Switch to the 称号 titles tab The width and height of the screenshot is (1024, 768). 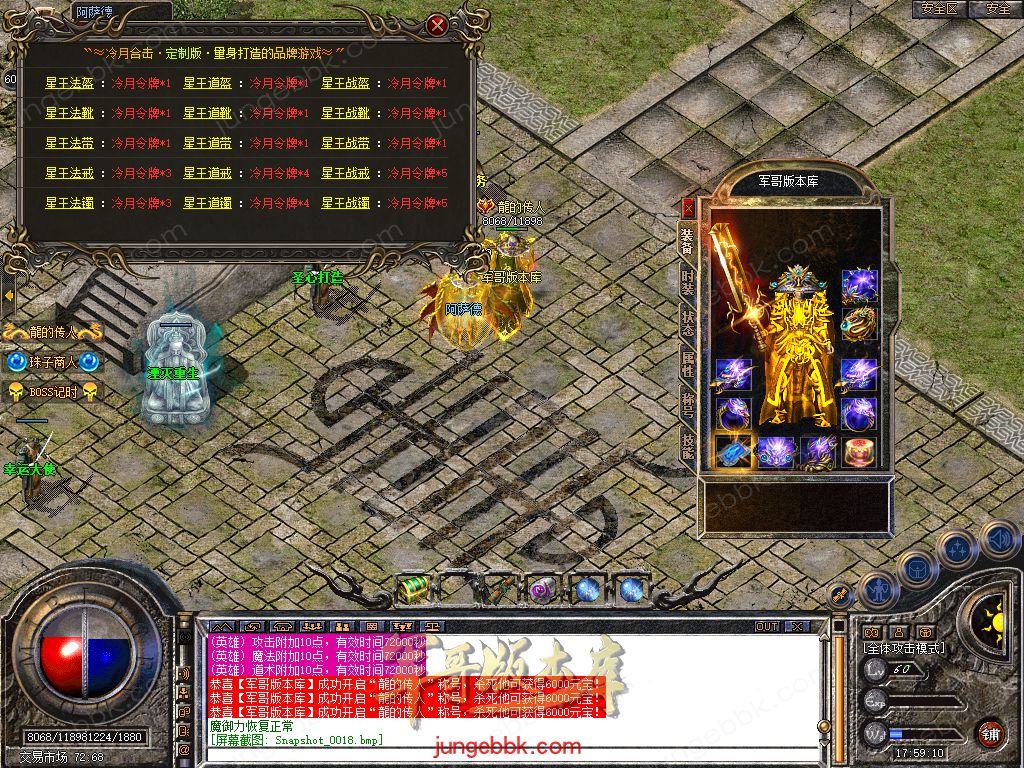click(x=688, y=404)
